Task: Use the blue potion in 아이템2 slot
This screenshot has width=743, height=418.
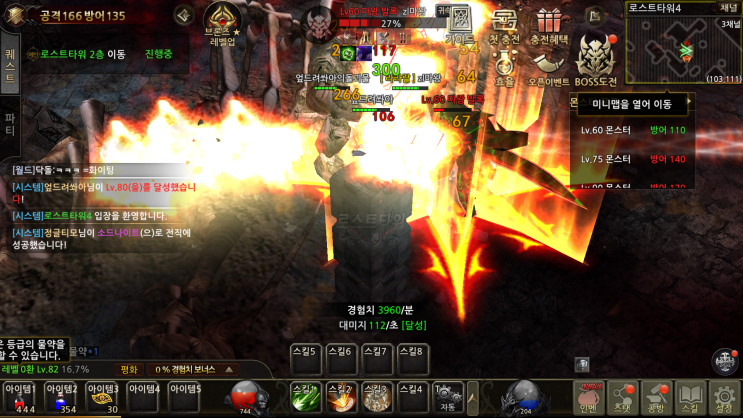Action: click(x=61, y=398)
